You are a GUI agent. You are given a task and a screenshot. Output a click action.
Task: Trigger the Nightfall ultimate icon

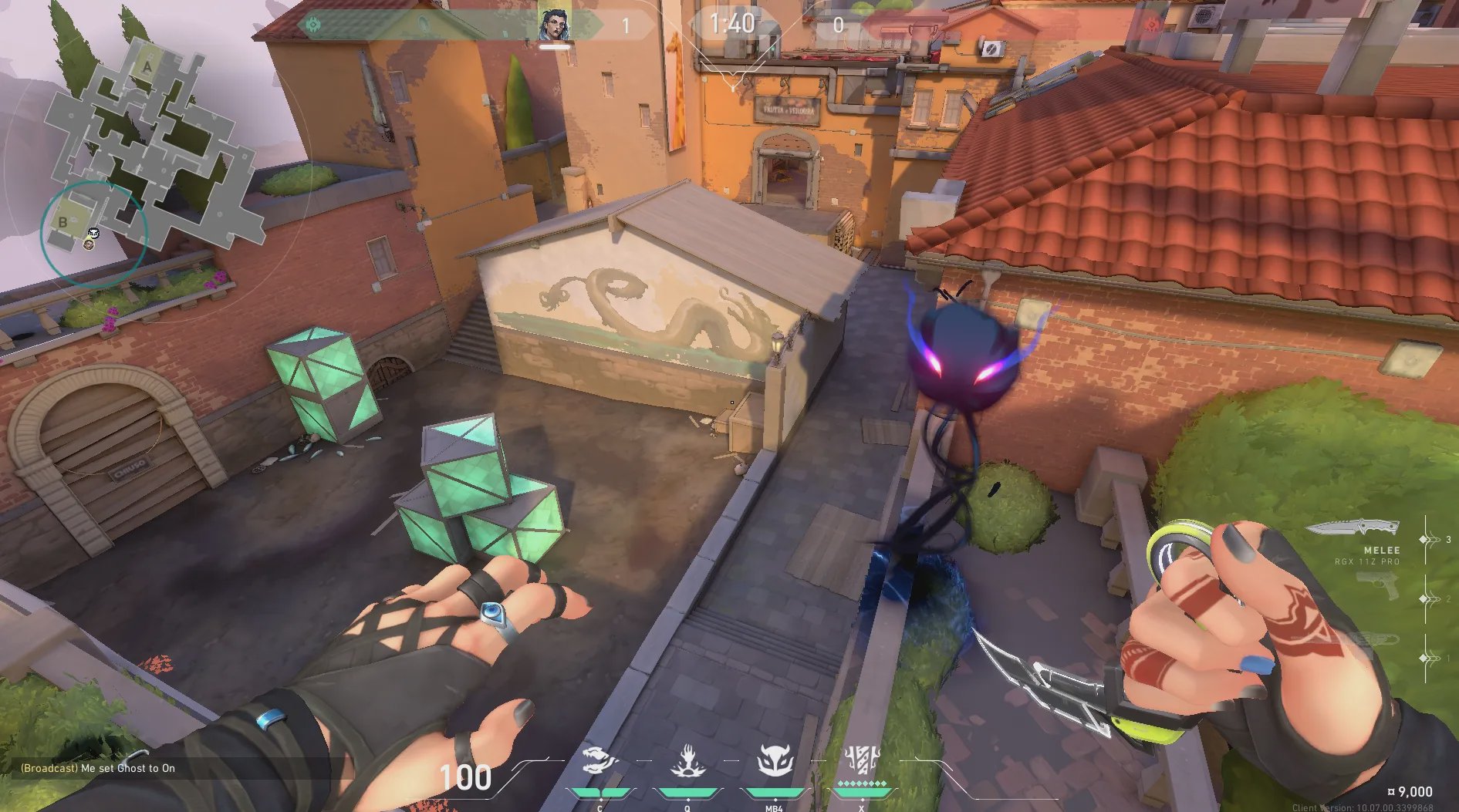861,760
